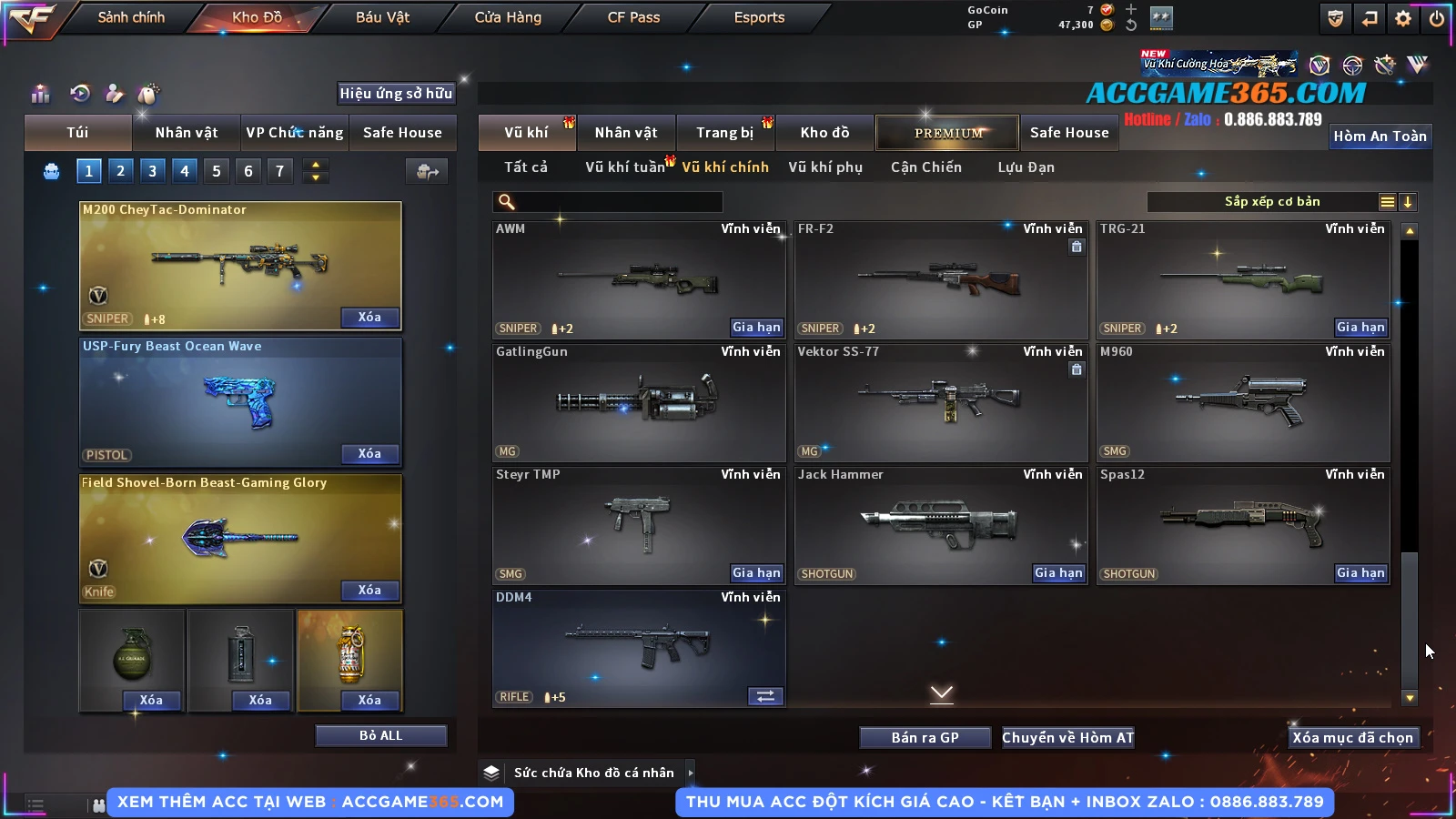The height and width of the screenshot is (819, 1456).
Task: Filter by Vũ khí phụ secondary weapons
Action: click(825, 167)
